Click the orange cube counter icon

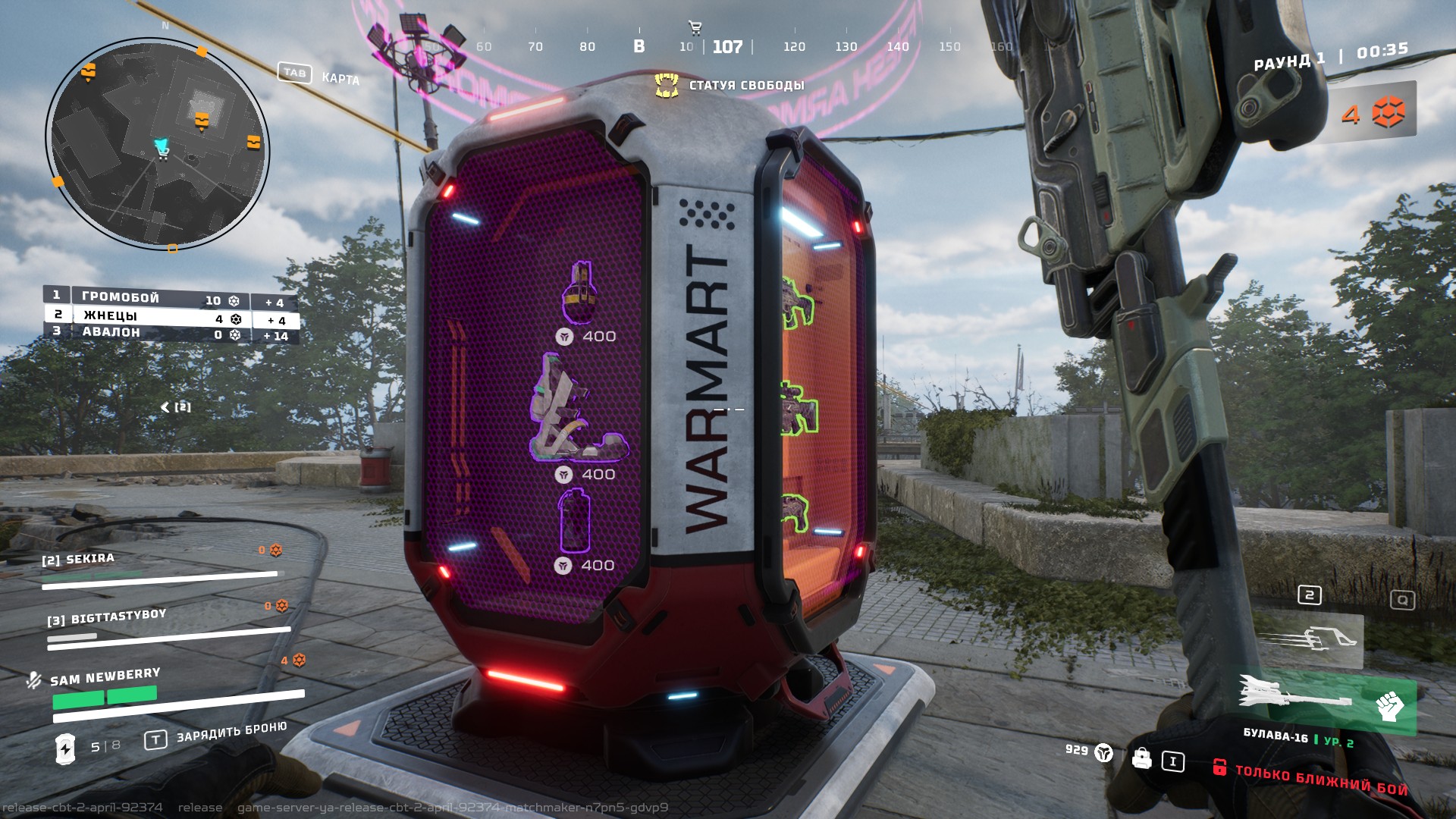tap(1389, 113)
